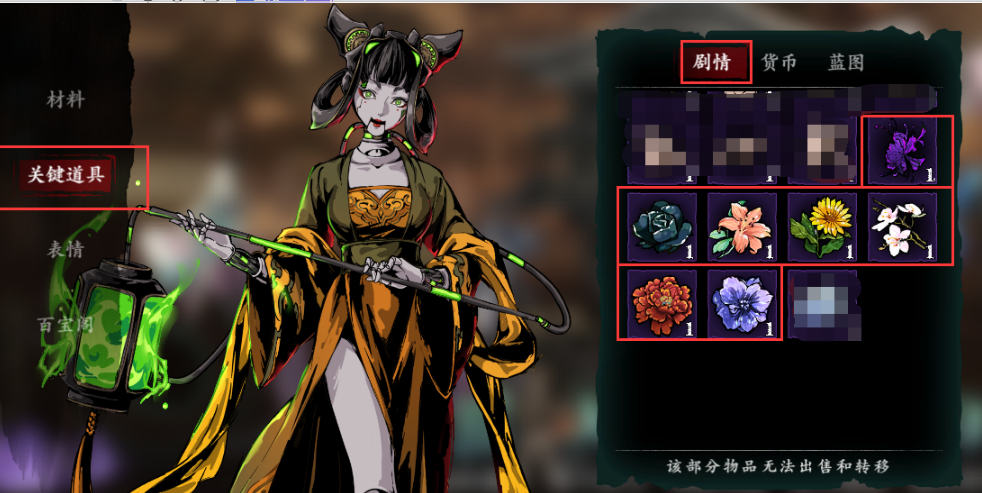Open the 百宝阁 category

(x=66, y=323)
